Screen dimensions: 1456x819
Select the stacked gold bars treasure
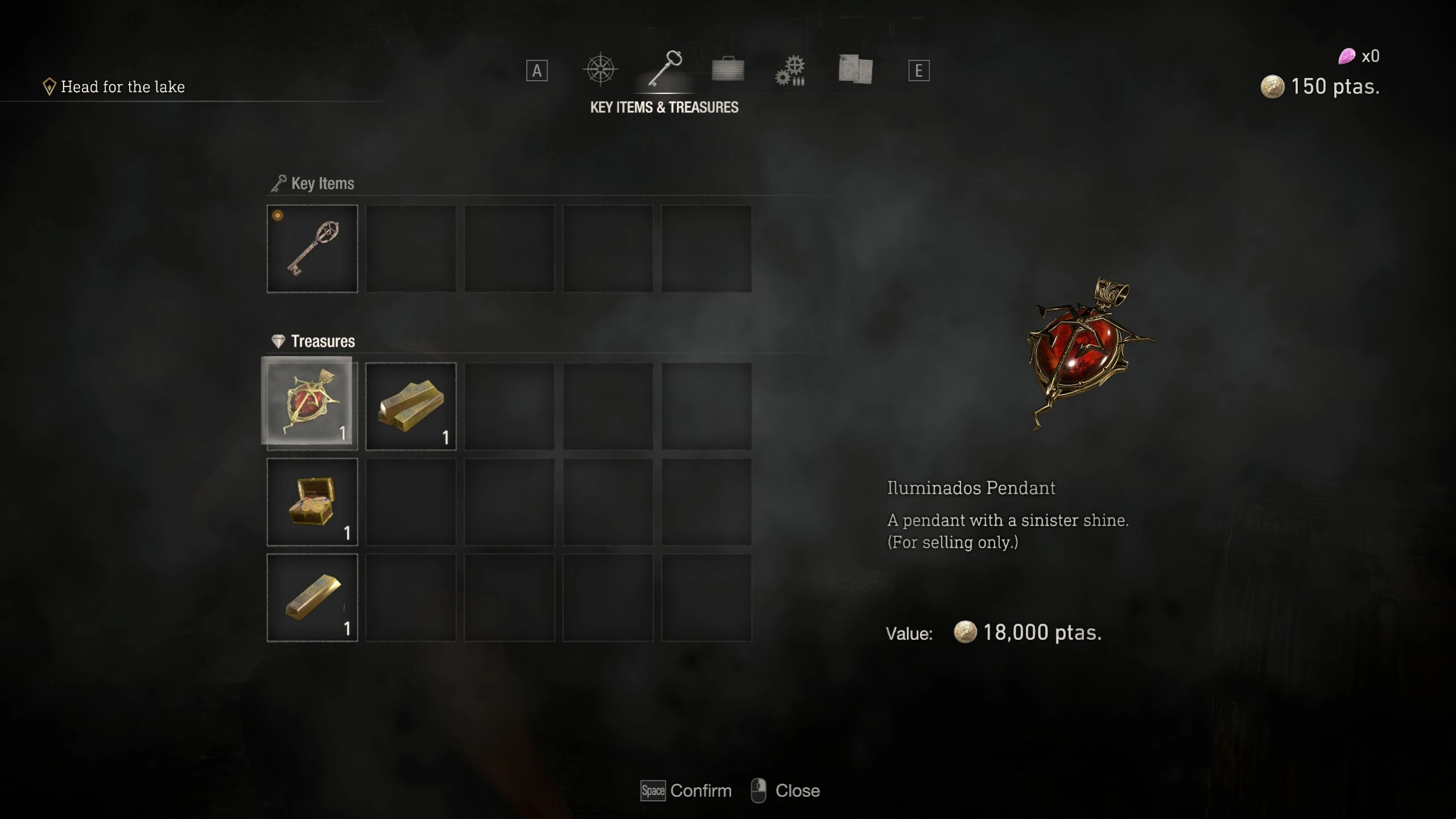[411, 405]
